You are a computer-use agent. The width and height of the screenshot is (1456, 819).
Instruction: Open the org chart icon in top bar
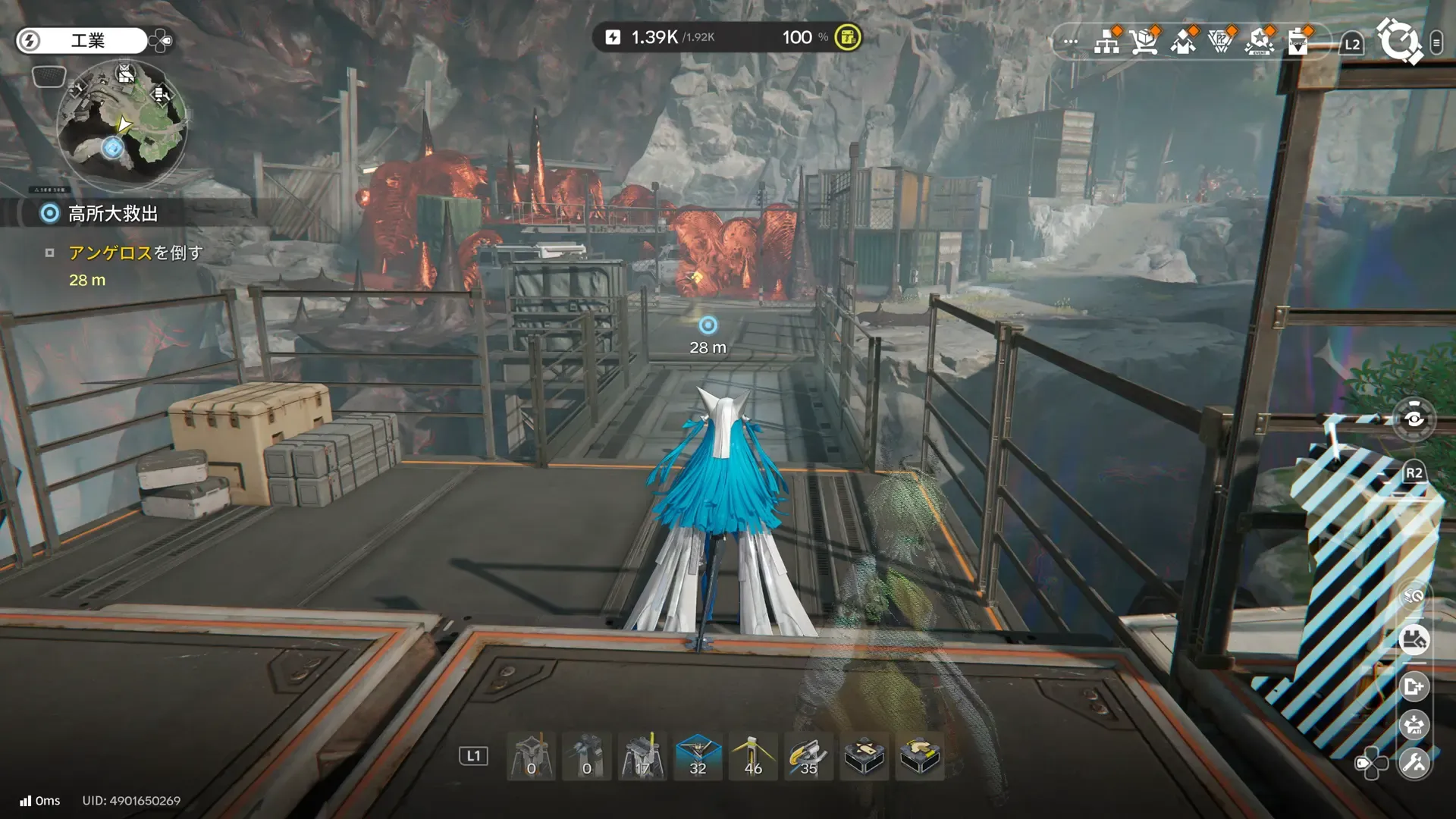1107,42
